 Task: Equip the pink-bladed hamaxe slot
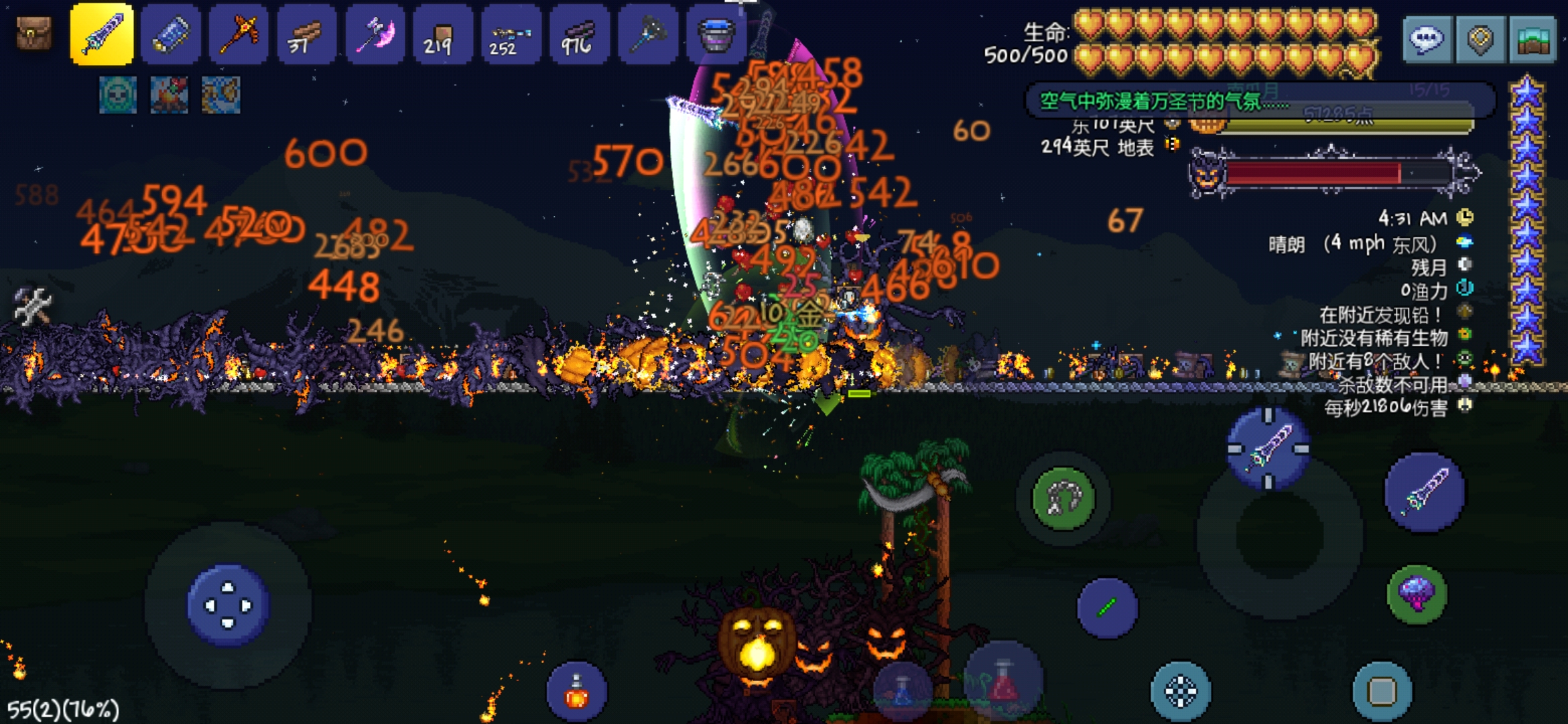(x=375, y=34)
